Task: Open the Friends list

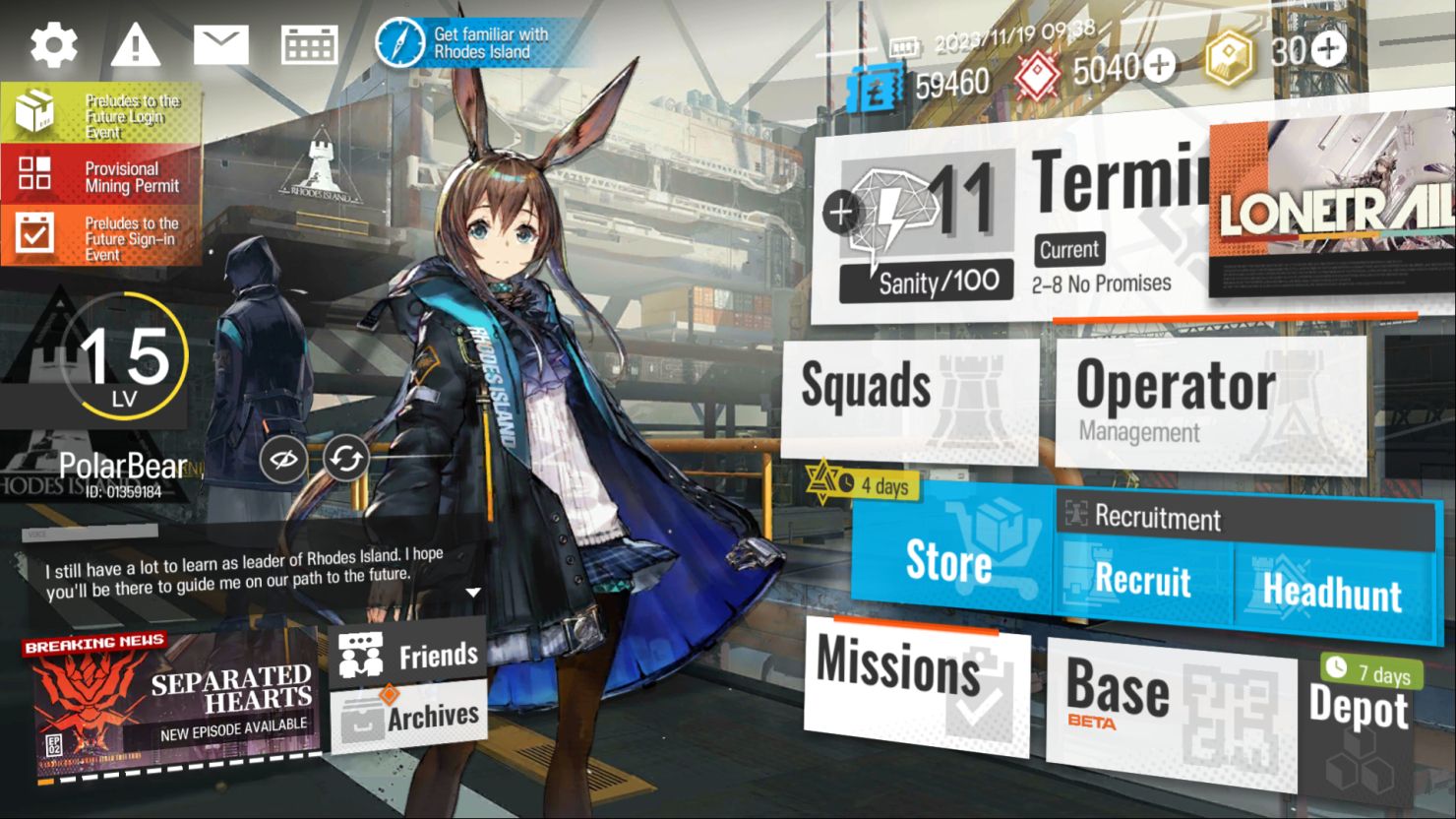Action: click(409, 653)
